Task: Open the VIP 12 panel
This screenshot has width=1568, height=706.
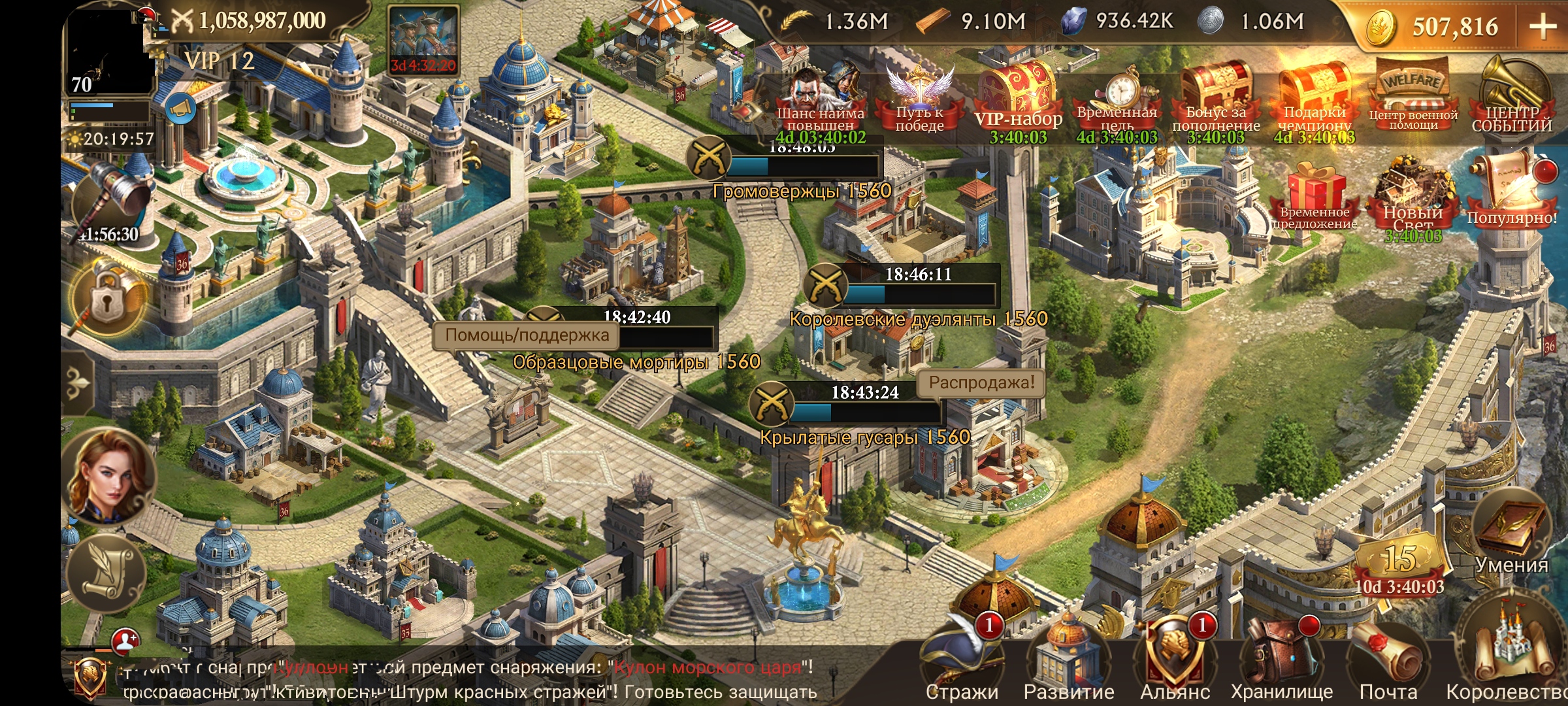Action: pyautogui.click(x=220, y=61)
